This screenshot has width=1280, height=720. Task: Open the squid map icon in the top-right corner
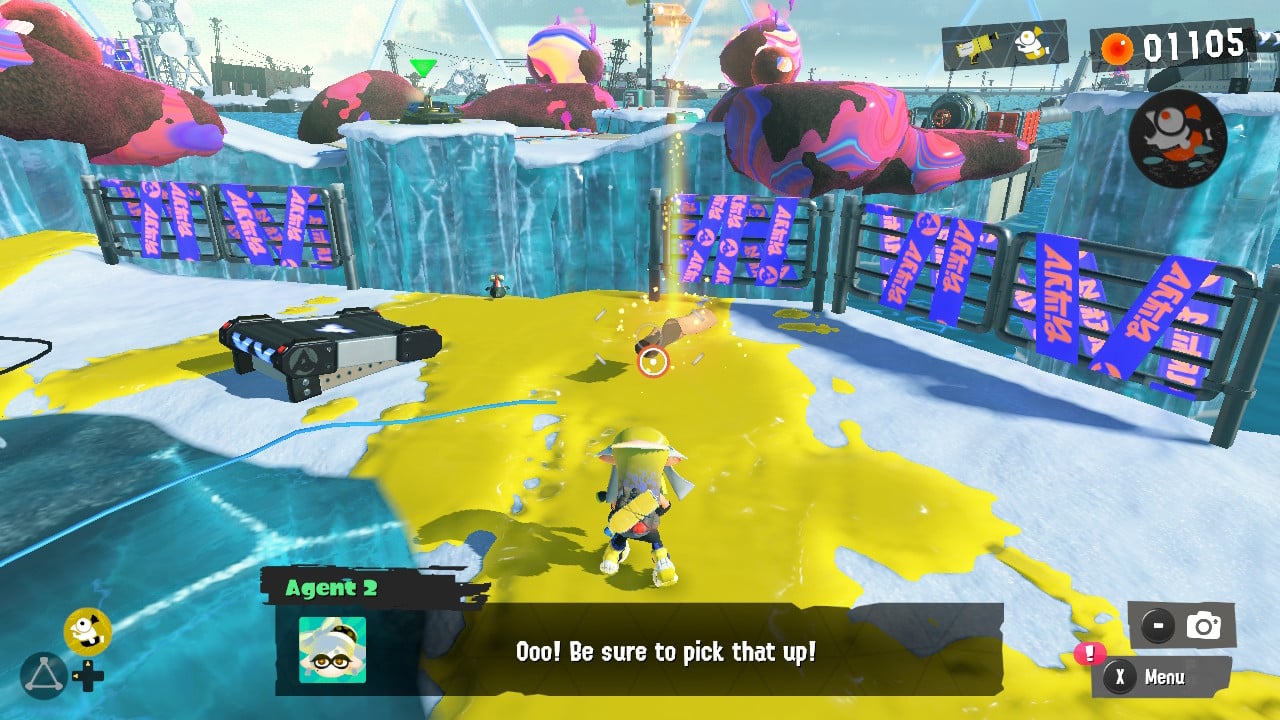pos(1180,140)
